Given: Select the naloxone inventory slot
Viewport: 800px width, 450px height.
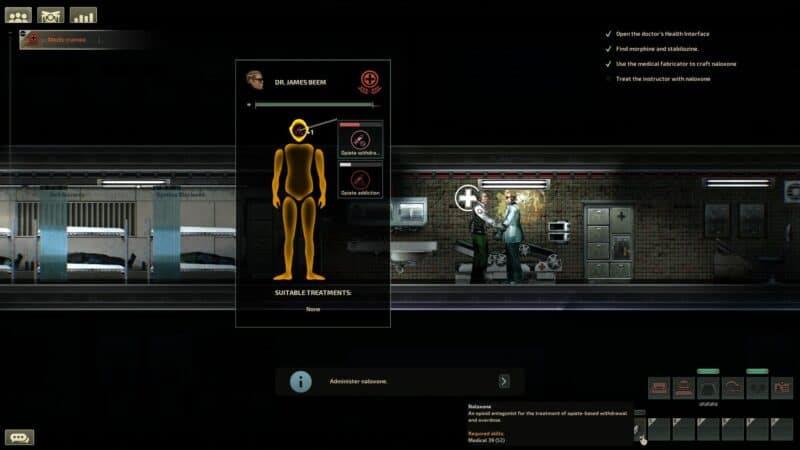Looking at the screenshot, I should 636,429.
